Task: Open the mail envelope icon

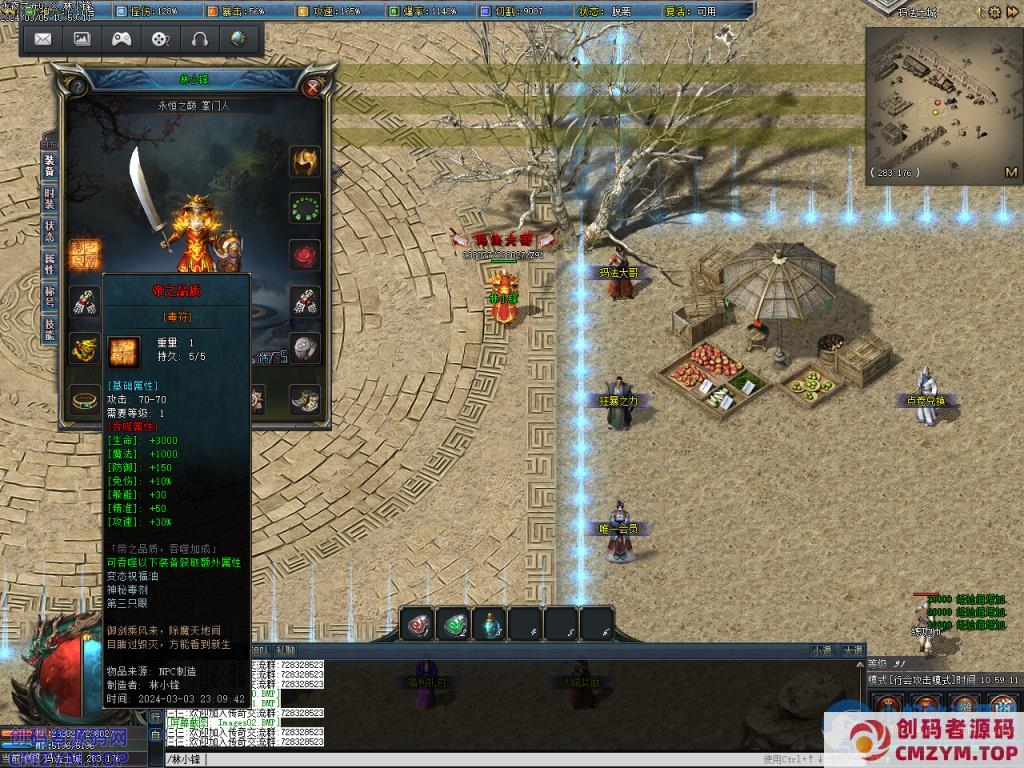Action: pyautogui.click(x=43, y=39)
